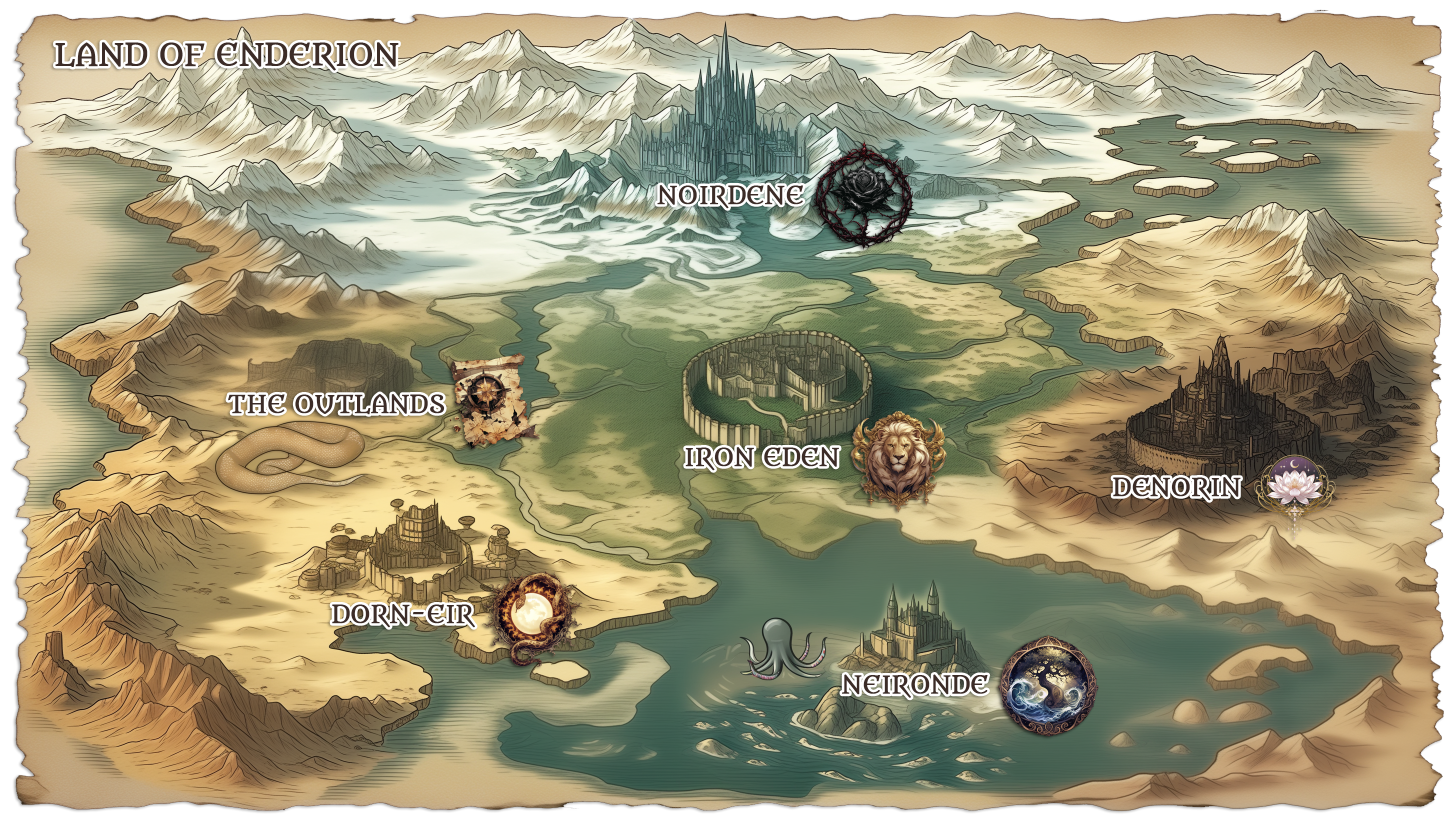Image resolution: width=1456 pixels, height=816 pixels.
Task: Select the Dorn-Eir map label
Action: click(x=402, y=615)
